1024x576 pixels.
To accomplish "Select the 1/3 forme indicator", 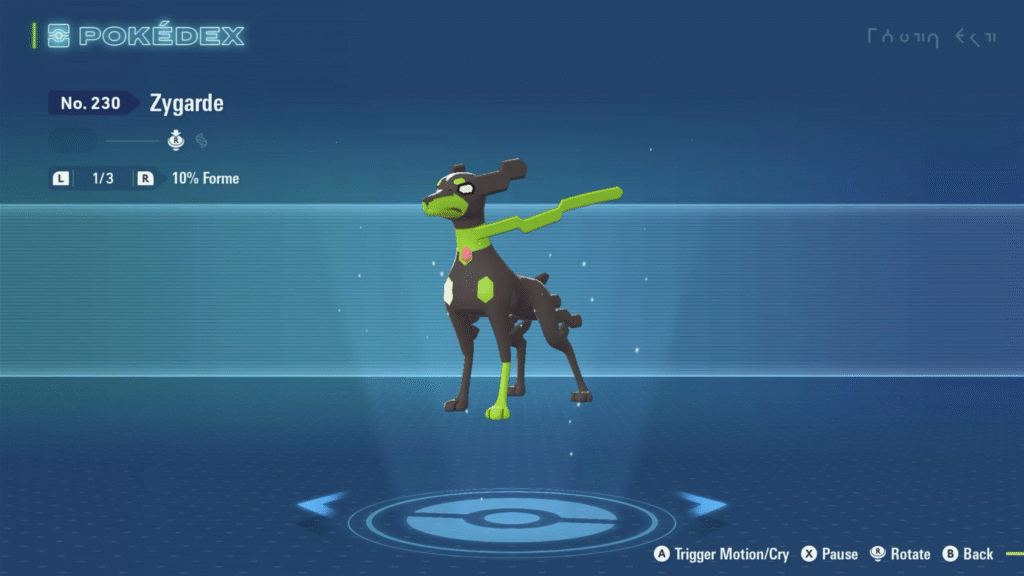I will tap(103, 179).
